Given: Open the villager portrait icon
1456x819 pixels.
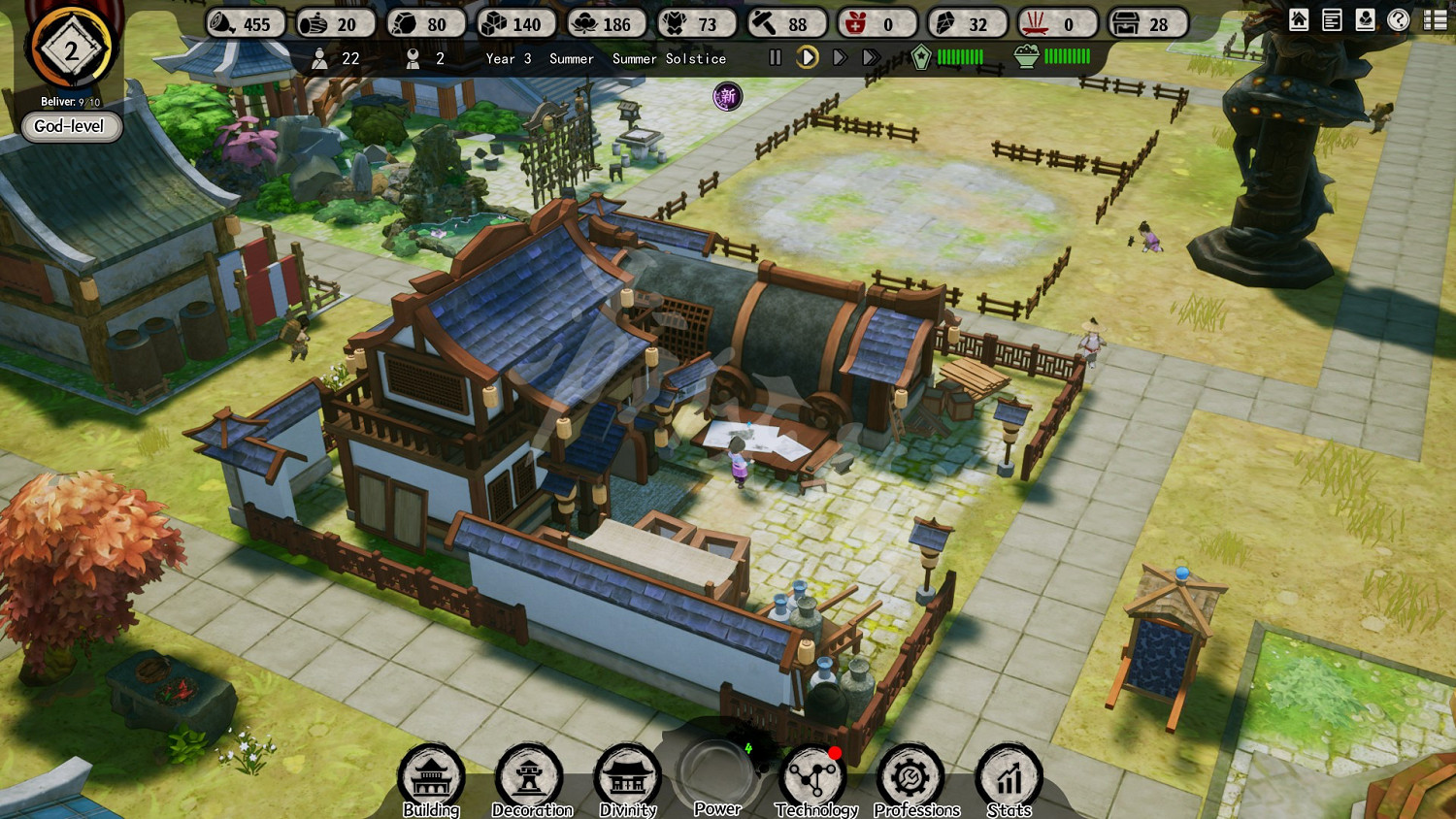Looking at the screenshot, I should [1365, 20].
